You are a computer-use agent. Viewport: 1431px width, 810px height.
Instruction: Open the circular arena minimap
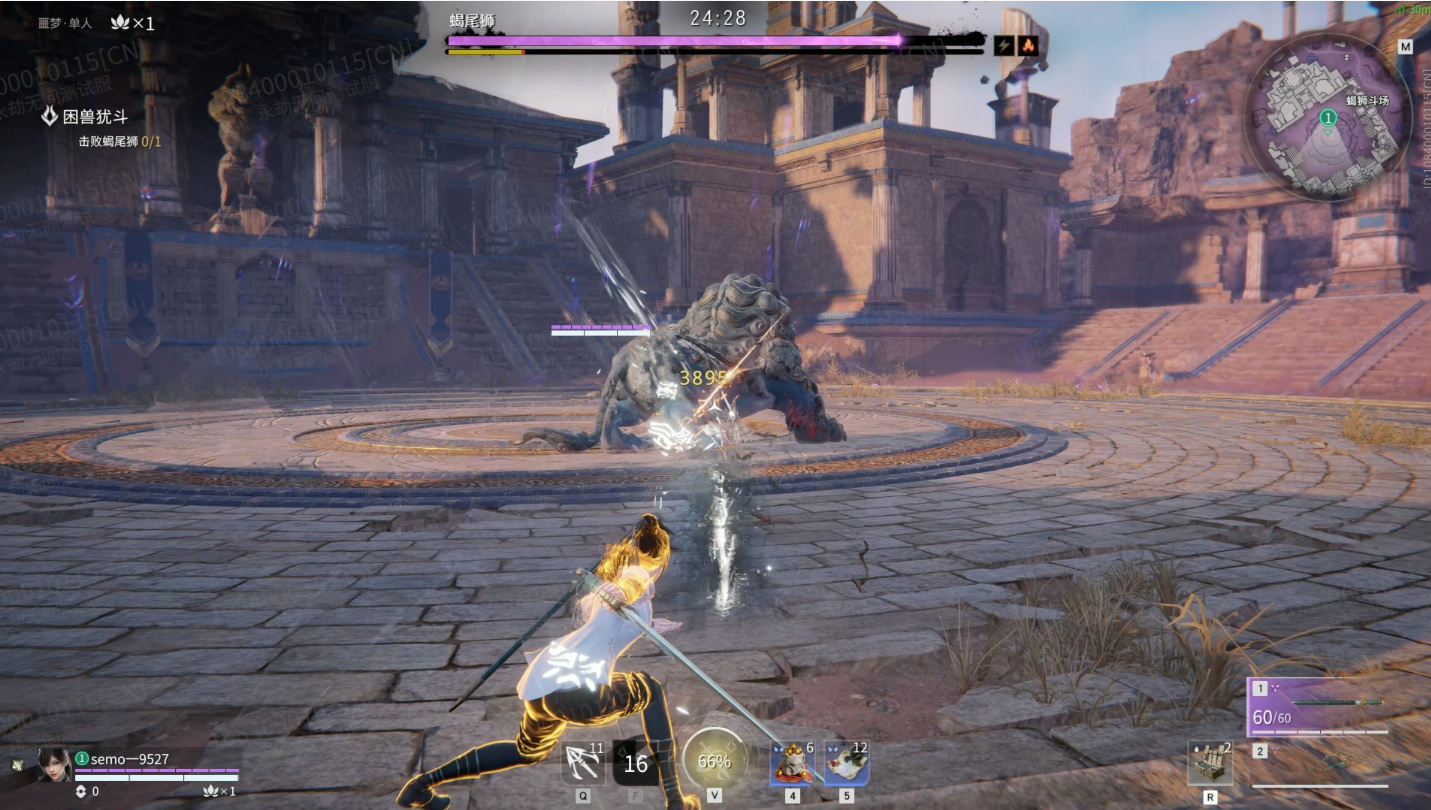[1328, 117]
